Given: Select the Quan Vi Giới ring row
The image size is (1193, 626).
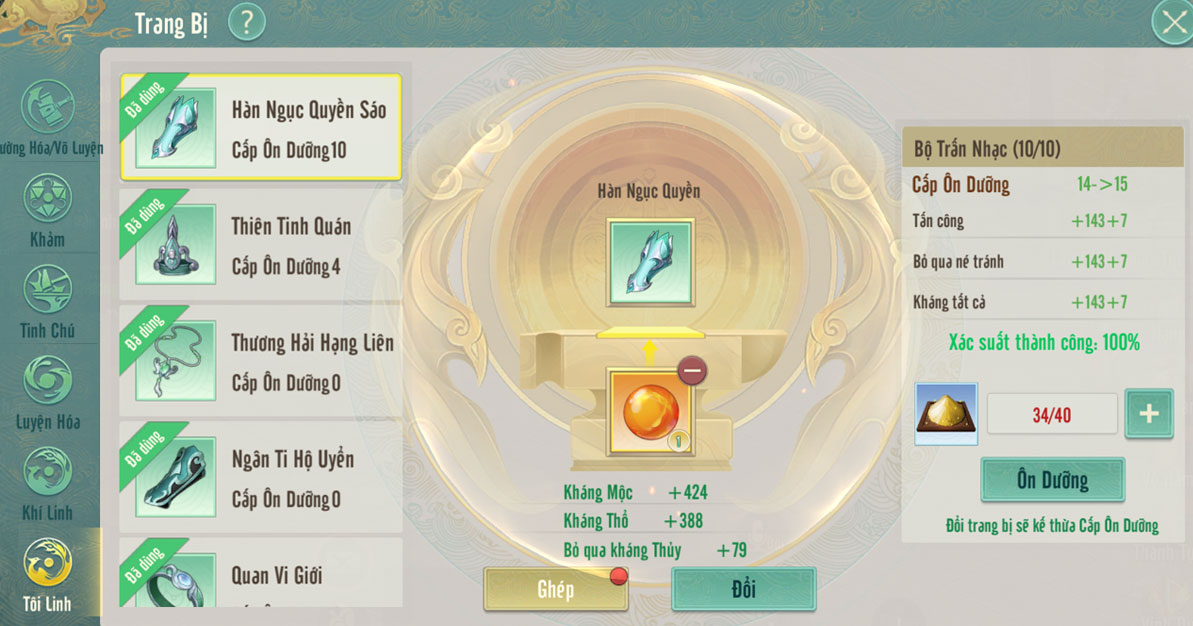Looking at the screenshot, I should coord(260,574).
